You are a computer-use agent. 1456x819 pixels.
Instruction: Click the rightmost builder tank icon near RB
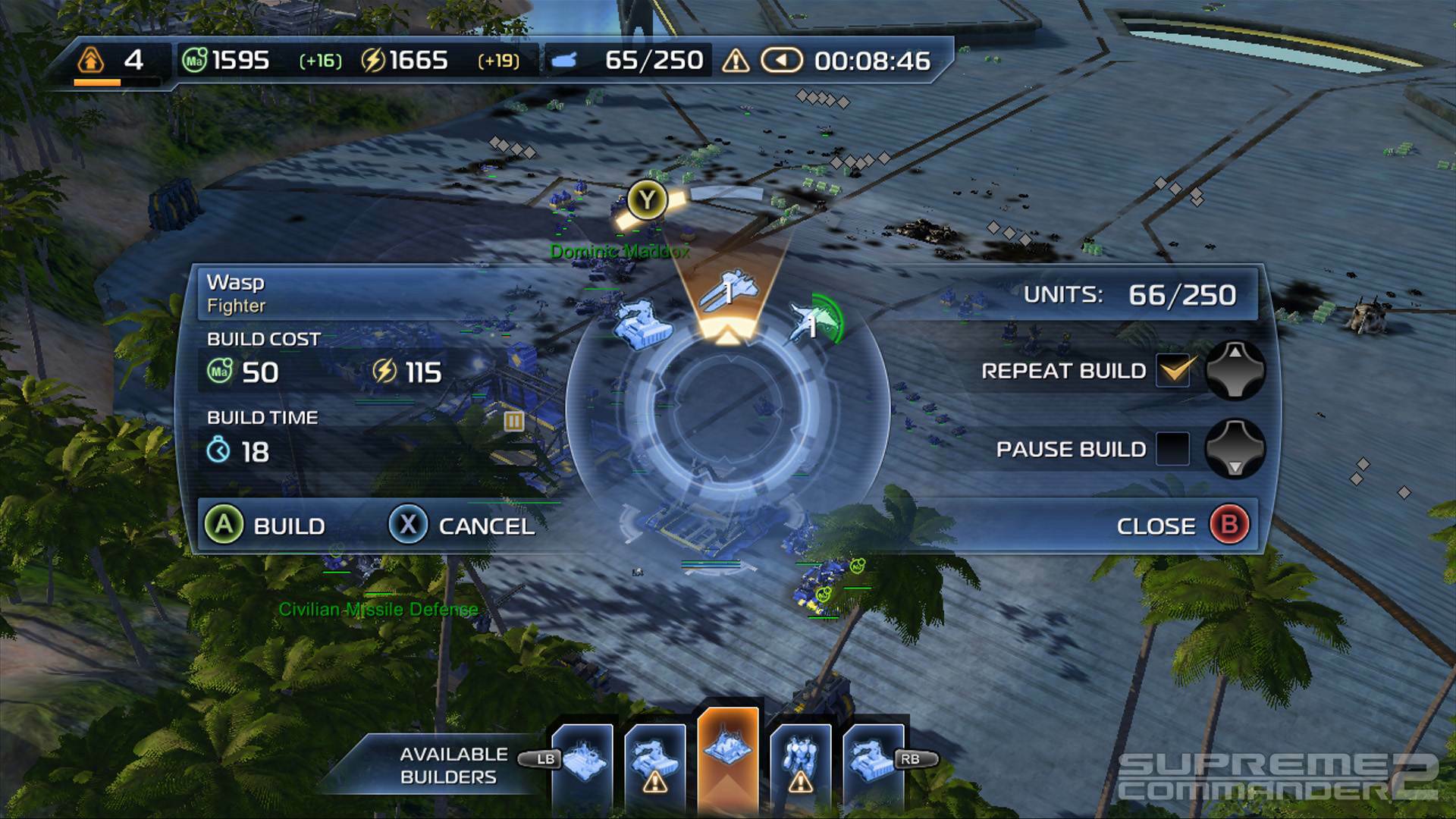(x=871, y=758)
